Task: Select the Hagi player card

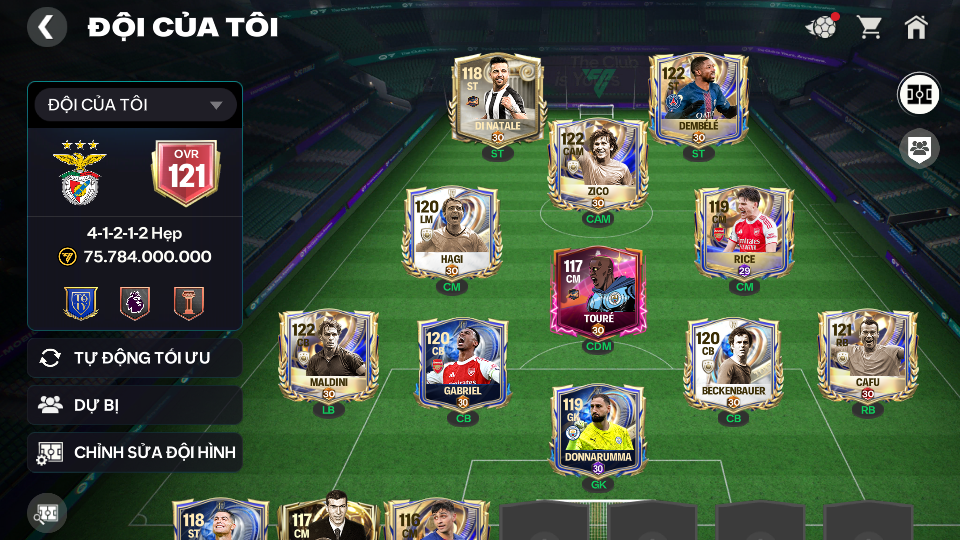Action: pos(451,234)
